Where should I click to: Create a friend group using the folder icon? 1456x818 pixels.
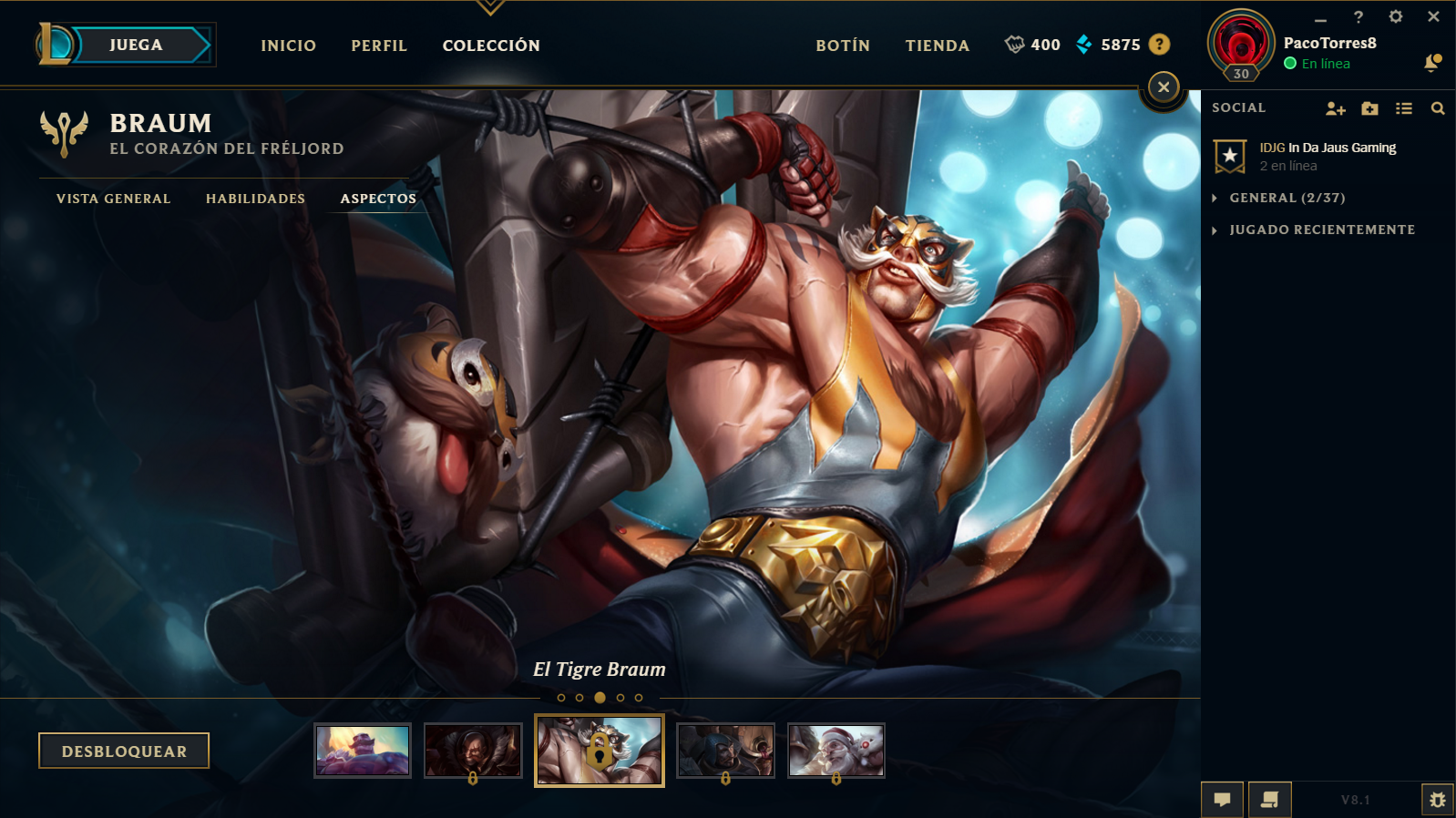[x=1370, y=107]
